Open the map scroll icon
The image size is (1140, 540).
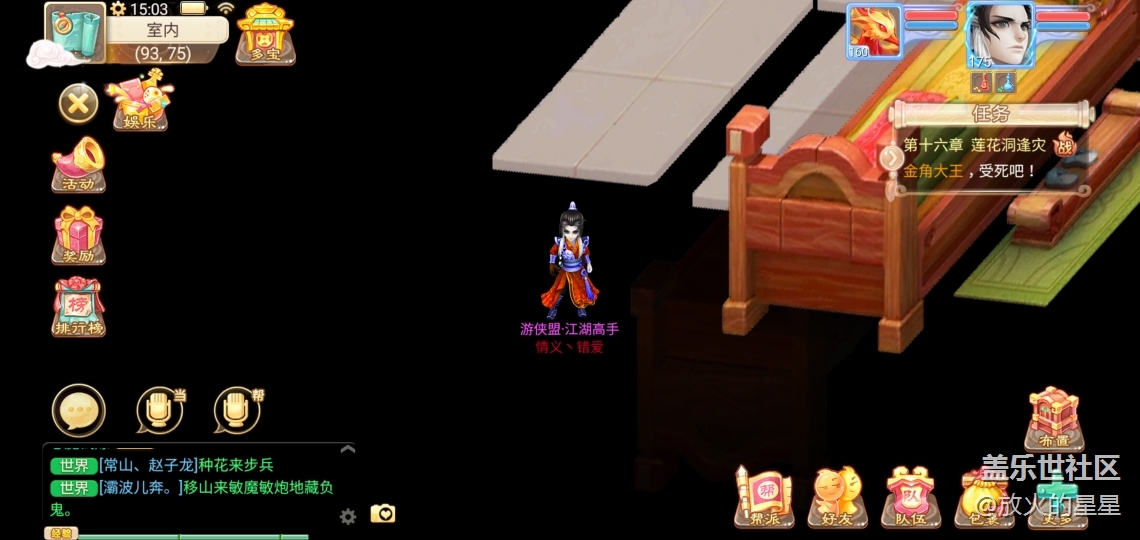point(76,31)
